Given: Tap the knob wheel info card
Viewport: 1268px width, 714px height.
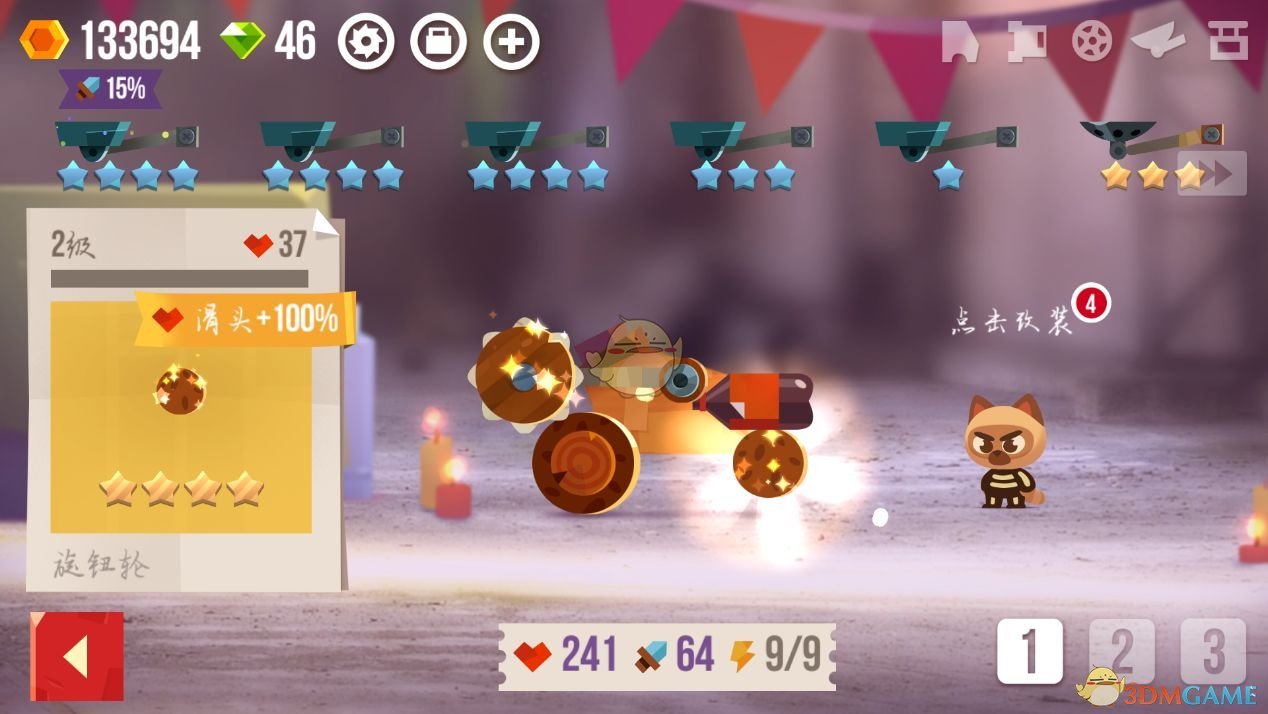Looking at the screenshot, I should (x=182, y=400).
